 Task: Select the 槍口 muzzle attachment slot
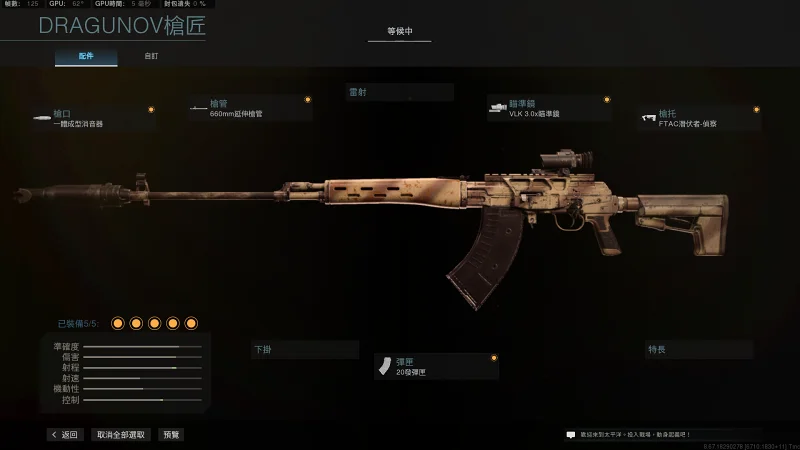tap(93, 118)
